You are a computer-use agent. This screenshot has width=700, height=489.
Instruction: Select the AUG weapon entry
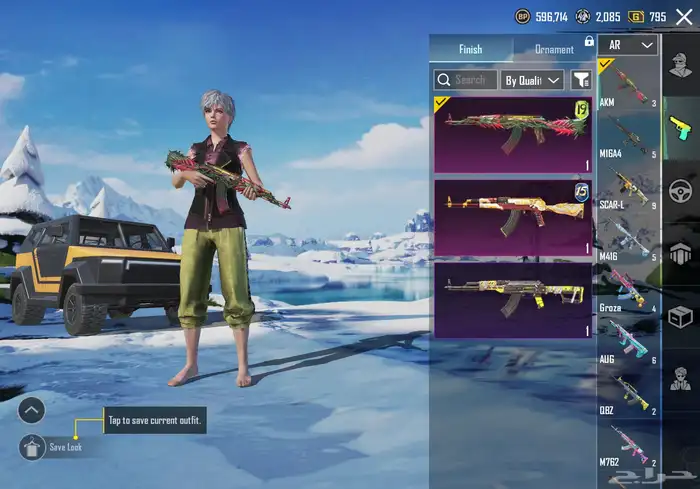point(629,341)
